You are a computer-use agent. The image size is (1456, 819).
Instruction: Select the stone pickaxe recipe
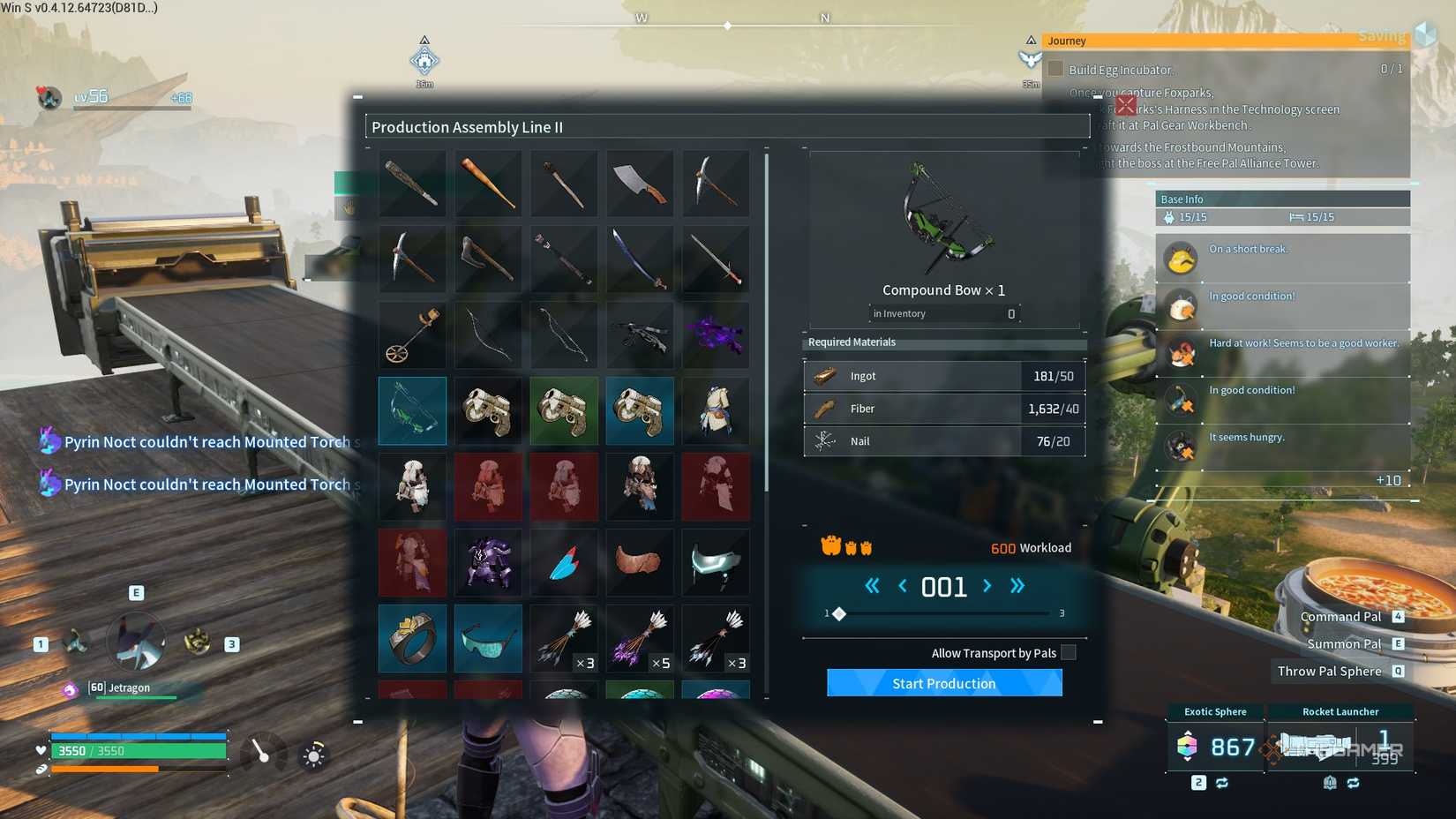[412, 259]
